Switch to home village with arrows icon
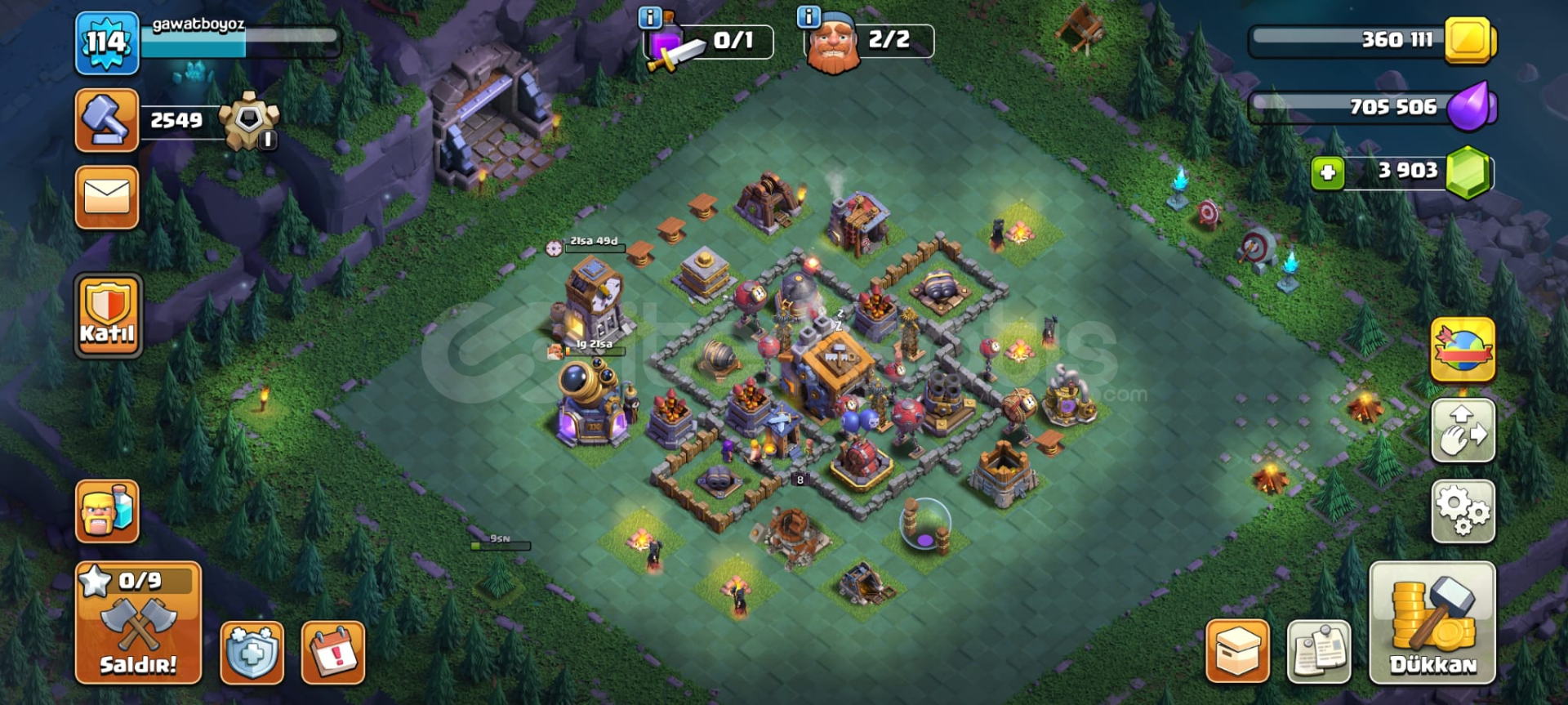Image resolution: width=1568 pixels, height=705 pixels. (1462, 429)
